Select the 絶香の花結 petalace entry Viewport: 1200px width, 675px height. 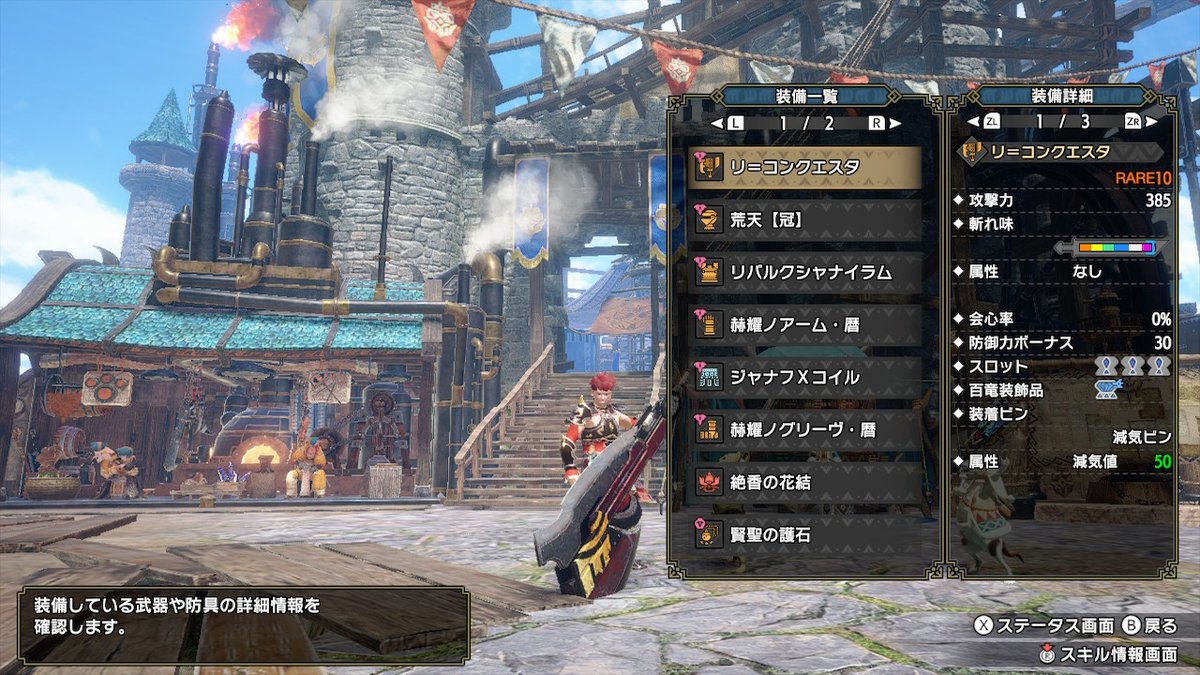(804, 482)
